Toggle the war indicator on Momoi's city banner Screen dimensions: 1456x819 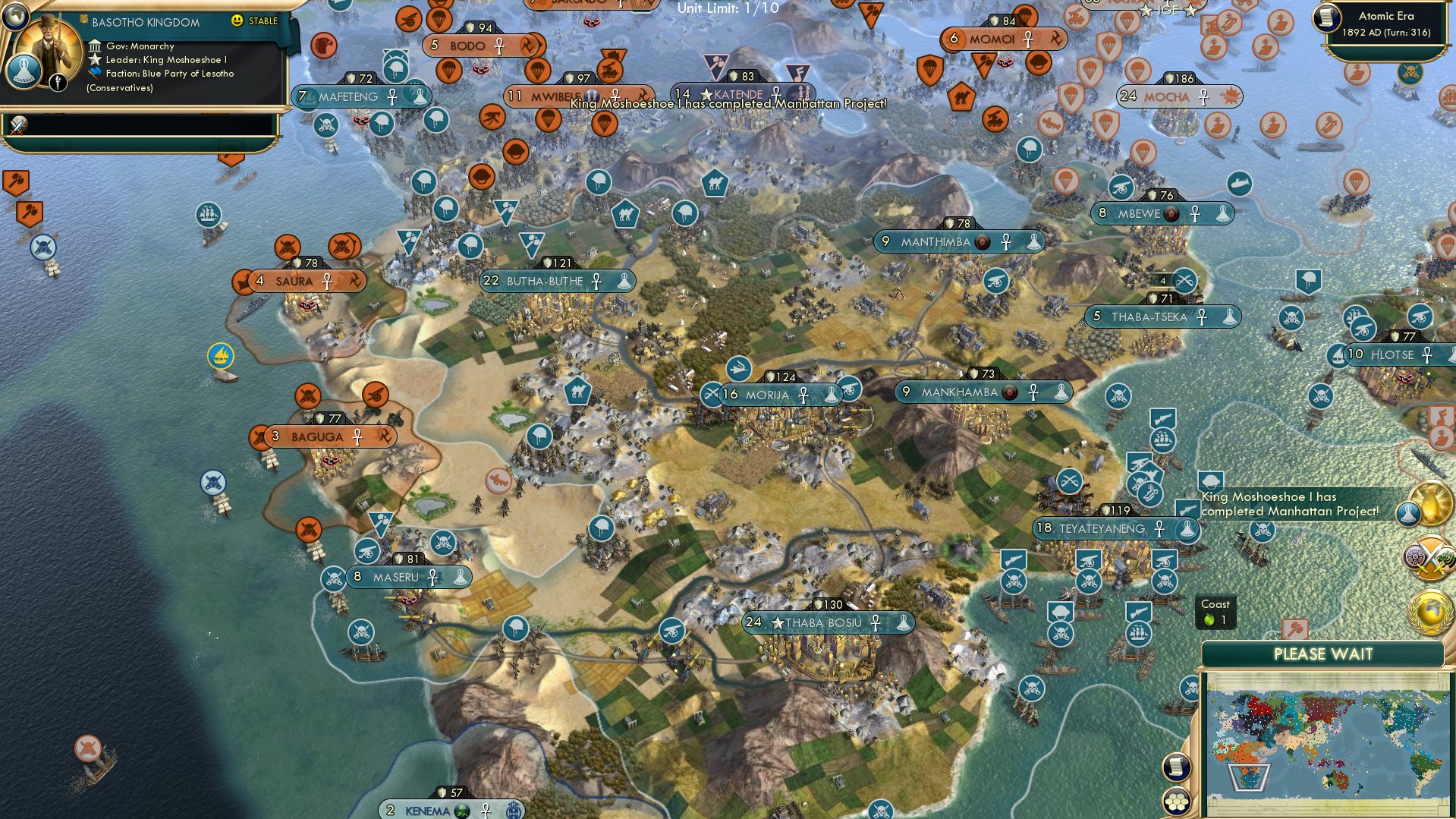tap(1058, 38)
